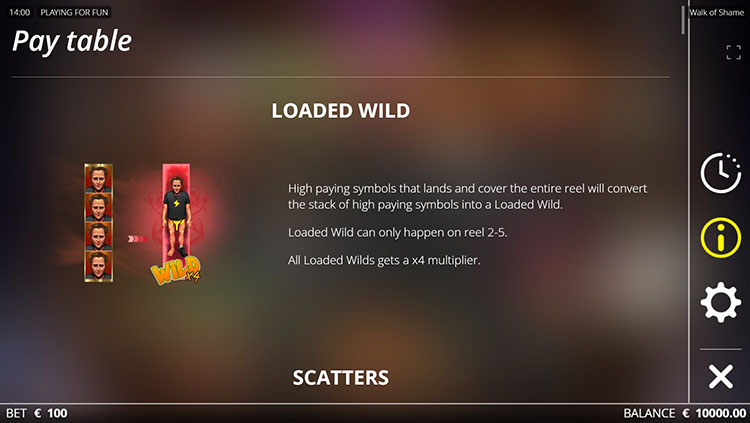Click the pay table scrollbar
This screenshot has width=750, height=423.
click(685, 20)
